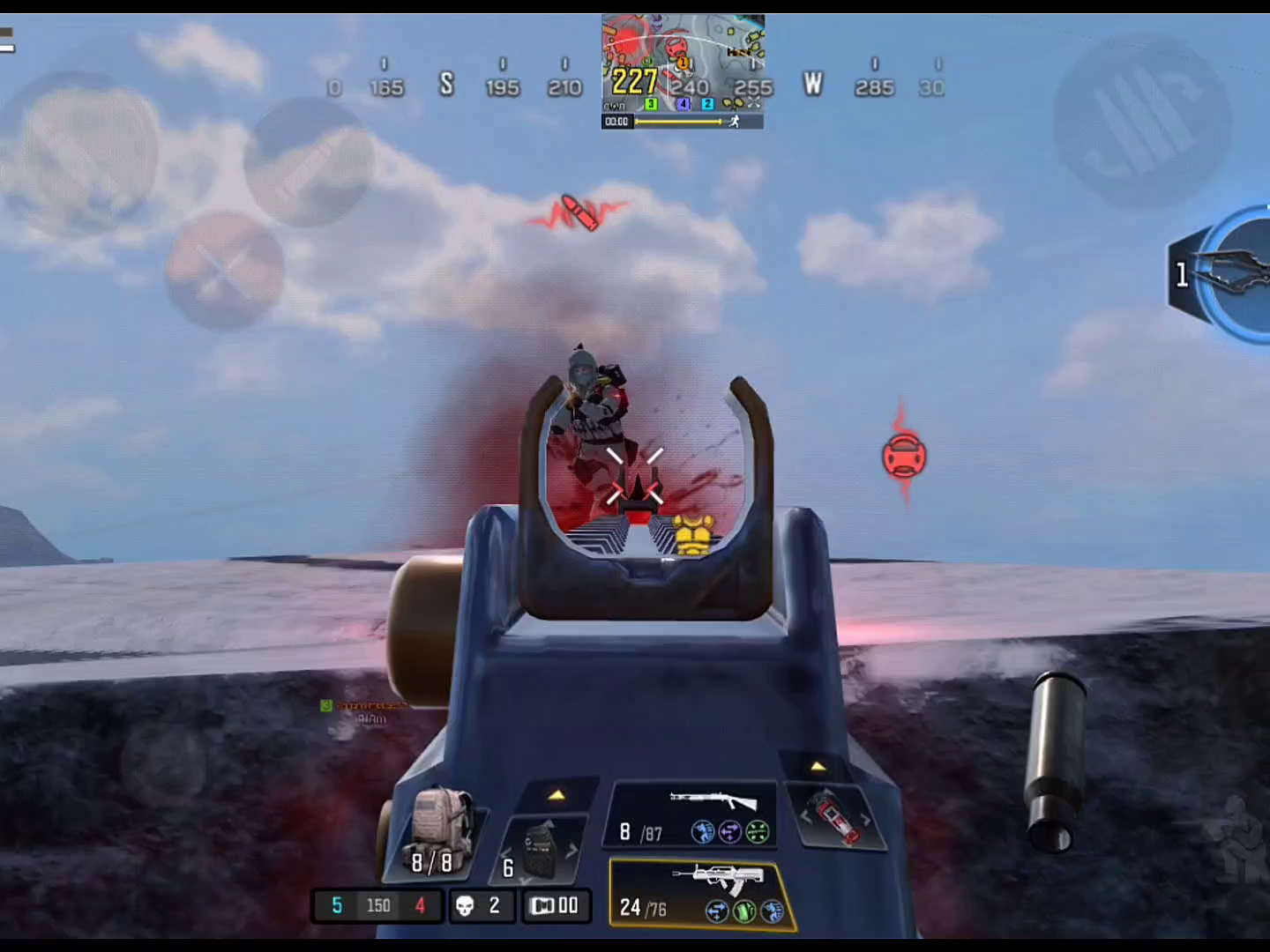The width and height of the screenshot is (1270, 952).
Task: Expand the throwable selection arrow
Action: [818, 766]
